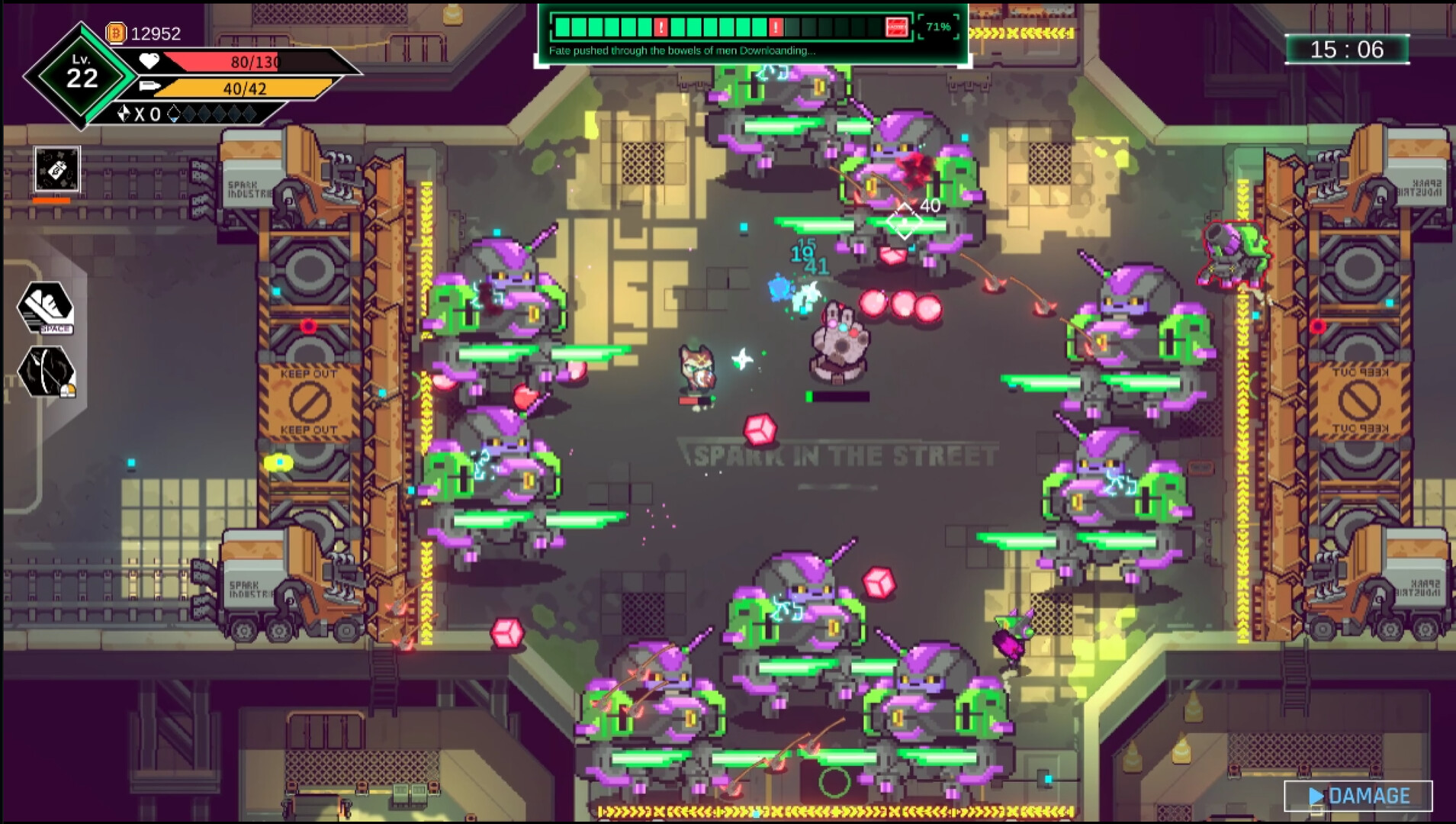Activate the SPACE dash ability hexagon
This screenshot has height=824, width=1456.
[x=47, y=306]
